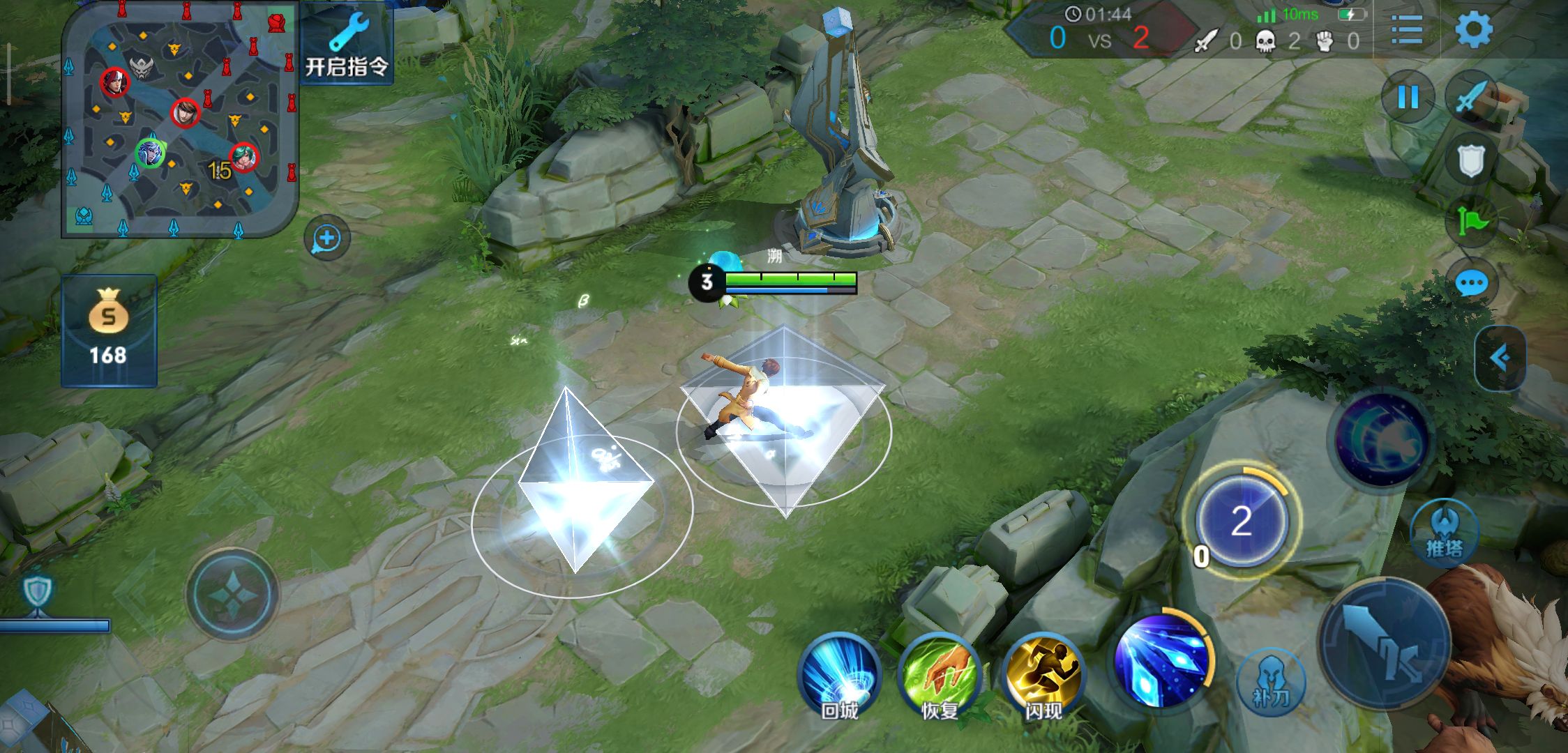This screenshot has width=1568, height=753.
Task: Expand the side arrow panel
Action: click(1500, 358)
